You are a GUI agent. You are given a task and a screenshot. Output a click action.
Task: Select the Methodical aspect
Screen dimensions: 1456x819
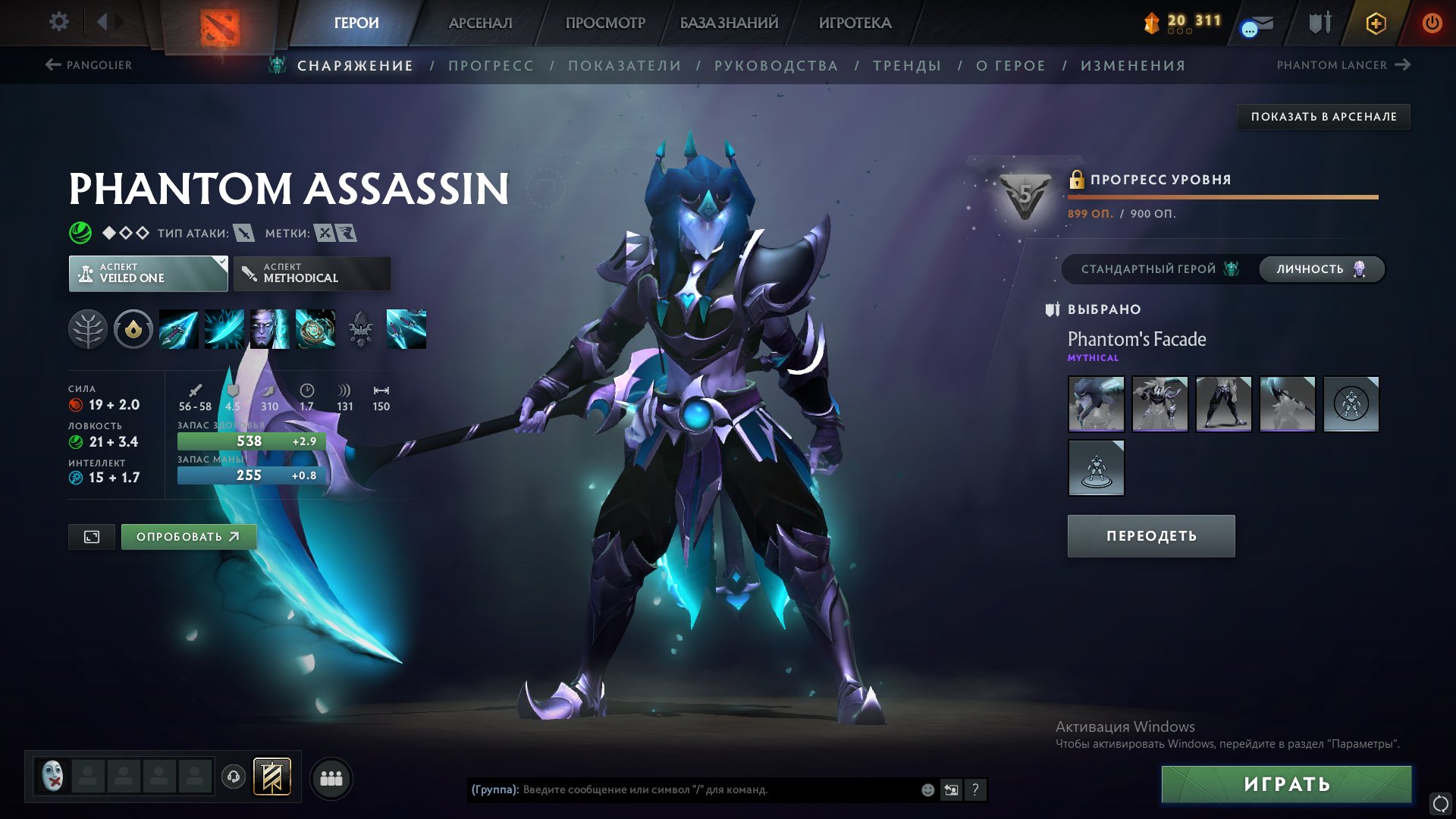[312, 273]
